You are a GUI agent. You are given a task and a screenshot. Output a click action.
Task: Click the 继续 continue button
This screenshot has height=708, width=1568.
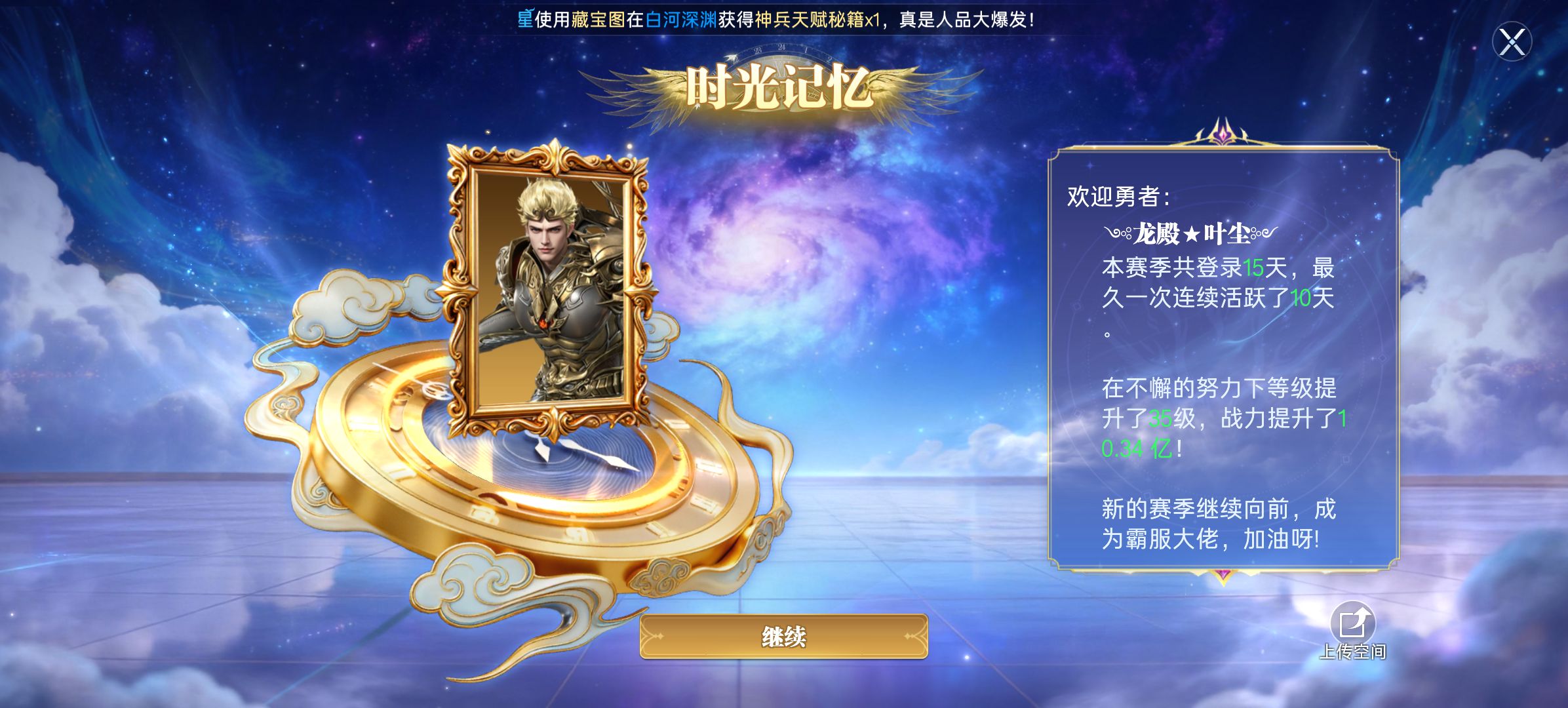click(783, 636)
